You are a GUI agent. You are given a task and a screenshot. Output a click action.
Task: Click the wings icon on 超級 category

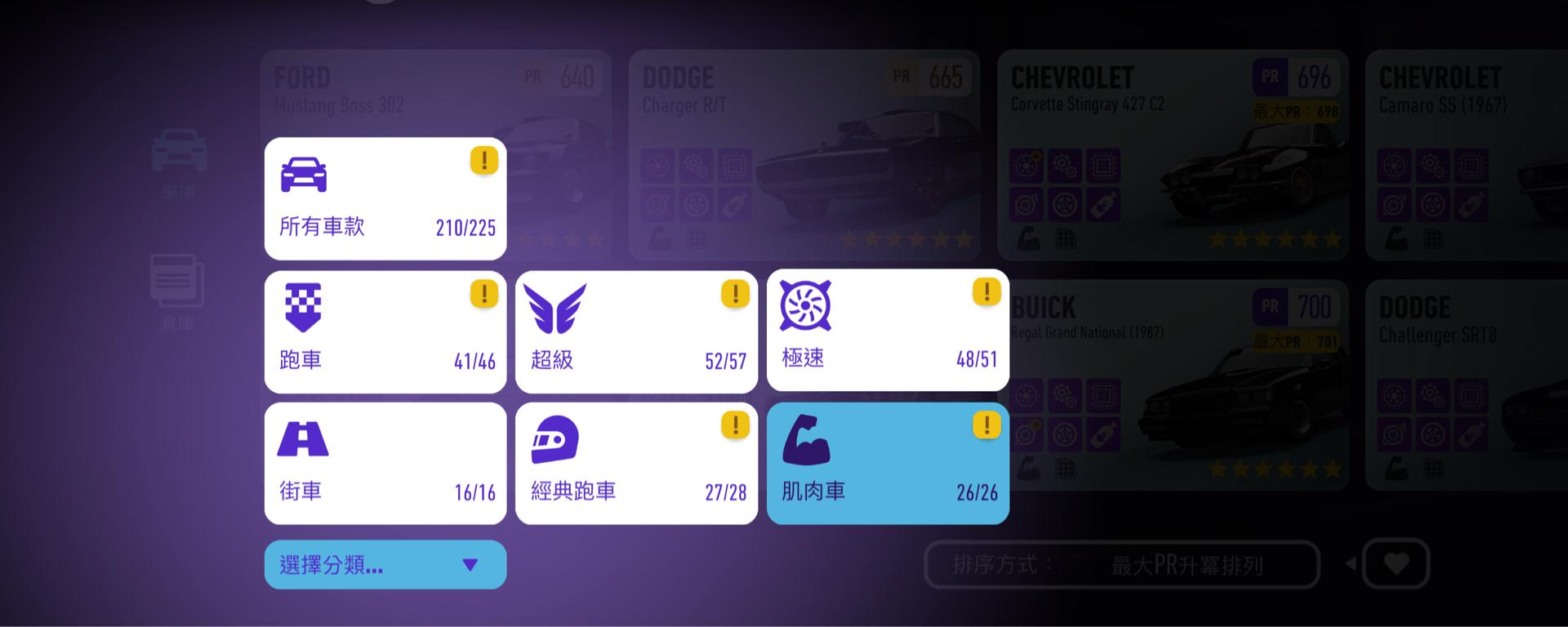point(556,307)
